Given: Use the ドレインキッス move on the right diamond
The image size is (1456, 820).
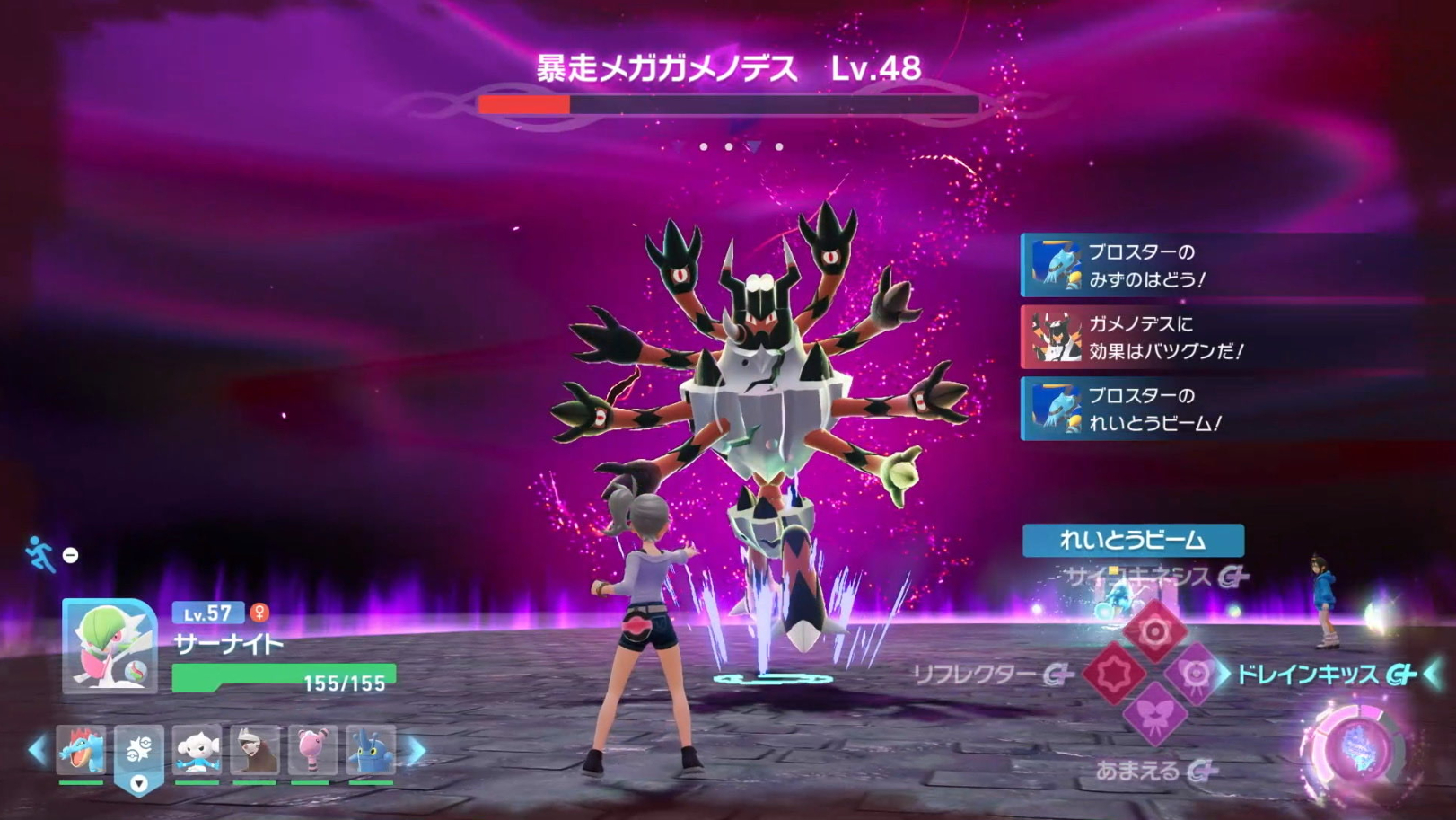Looking at the screenshot, I should click(1196, 674).
